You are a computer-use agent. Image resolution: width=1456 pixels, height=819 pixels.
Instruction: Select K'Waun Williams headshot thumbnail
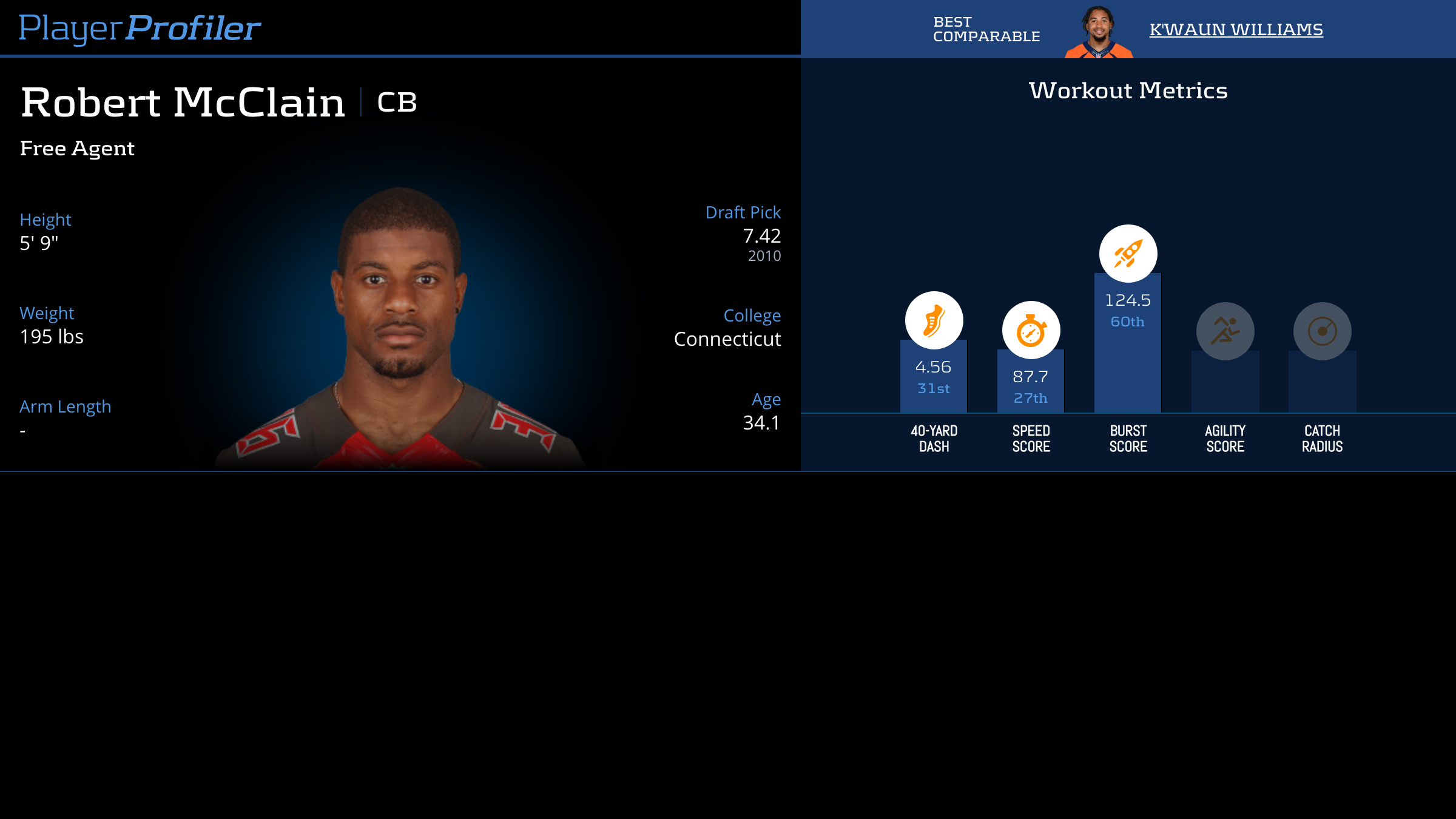click(1099, 32)
